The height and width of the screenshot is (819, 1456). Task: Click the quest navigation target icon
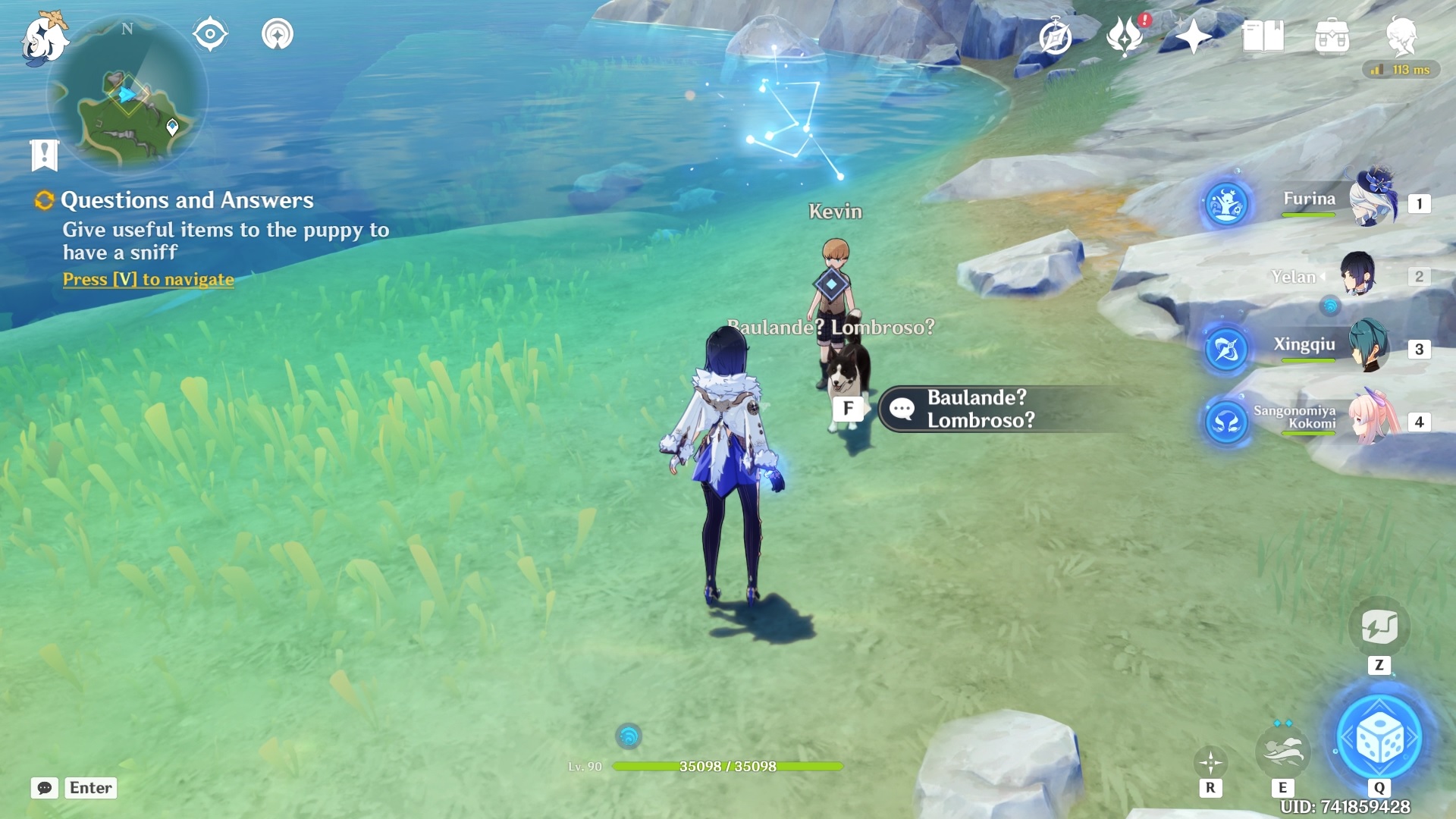coord(210,35)
